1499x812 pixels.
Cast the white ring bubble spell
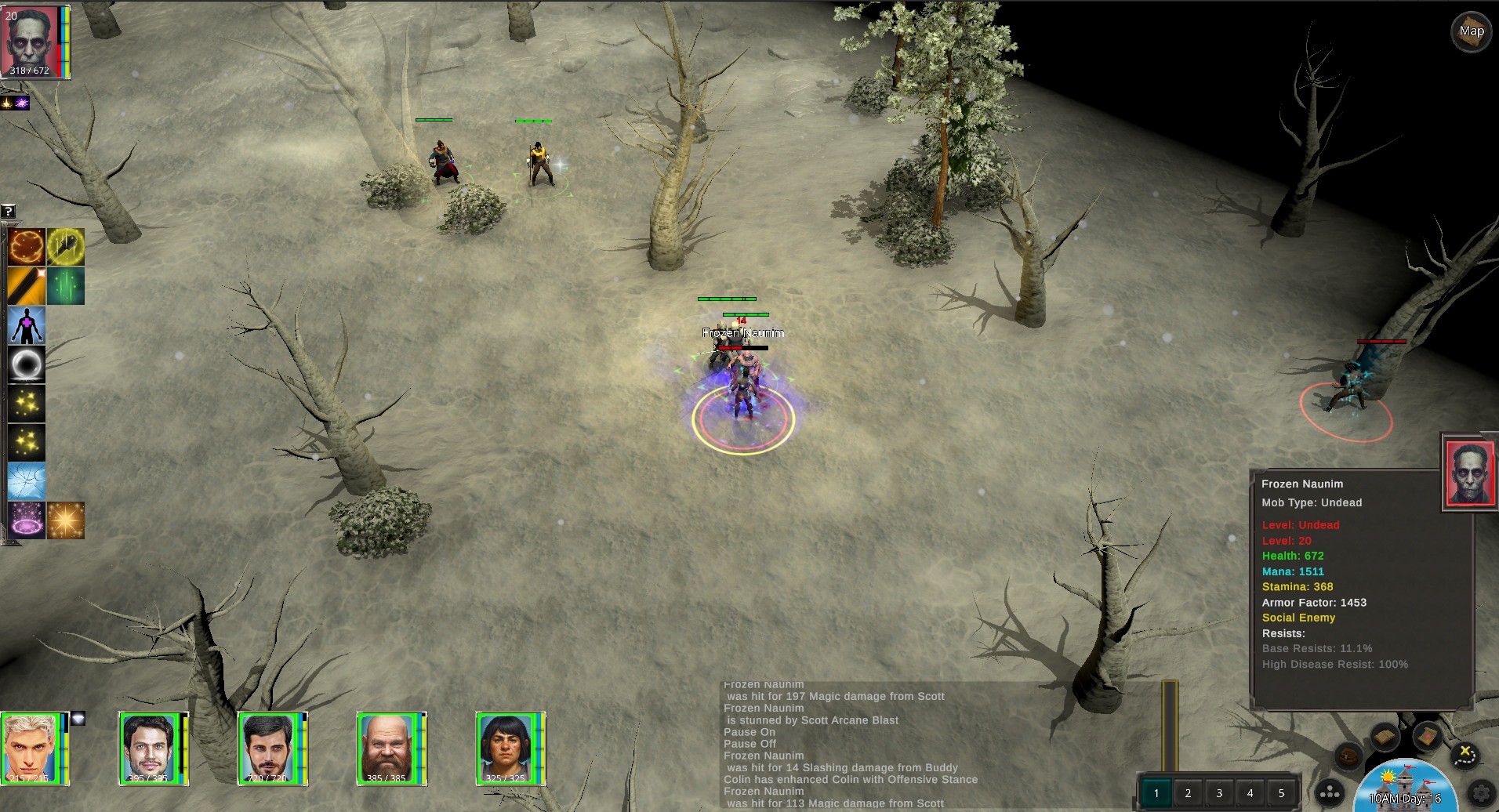tap(27, 364)
